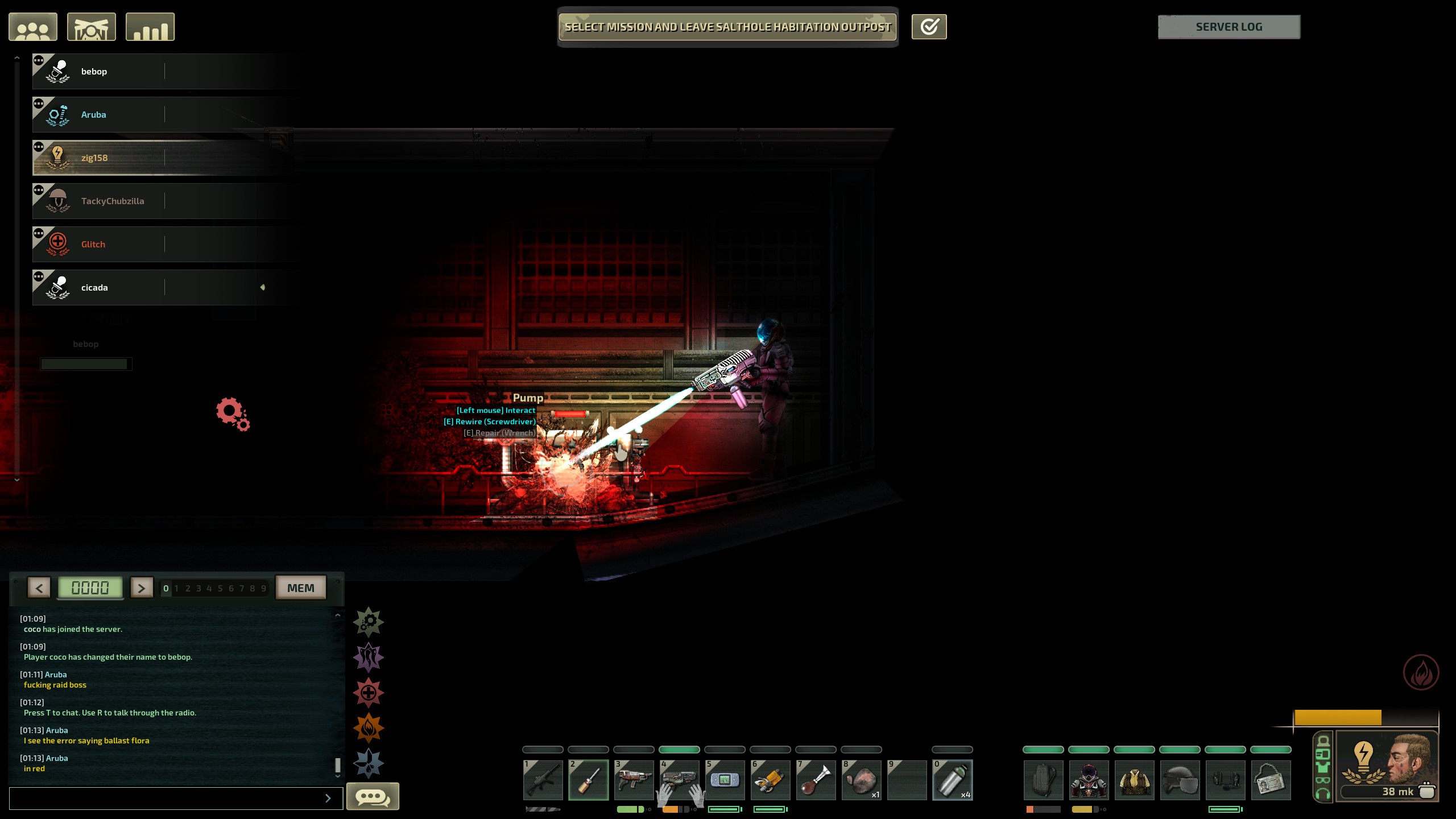1456x819 pixels.
Task: Click the periscope icon in the top-left toolbar
Action: [91, 26]
